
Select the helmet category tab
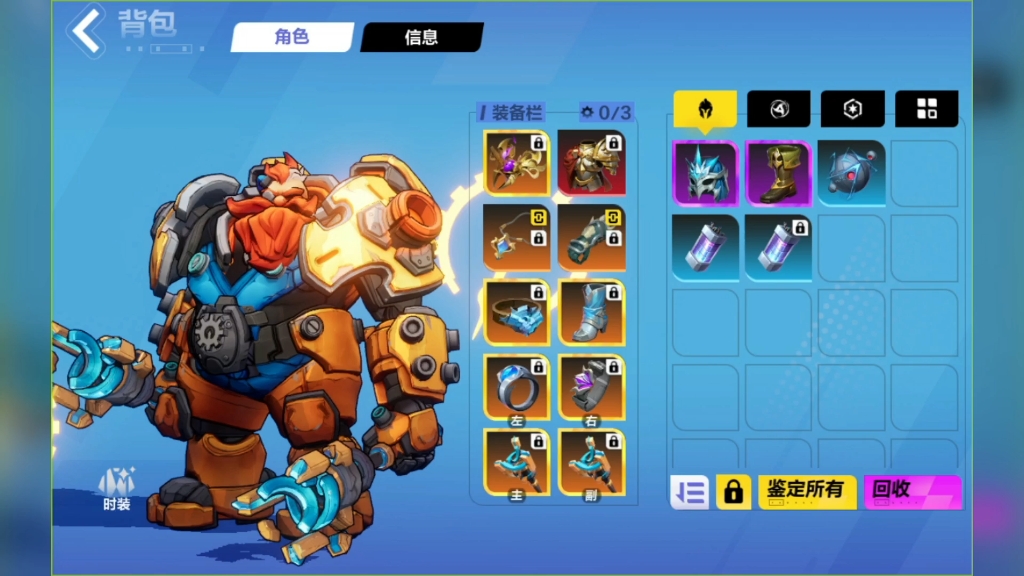704,109
